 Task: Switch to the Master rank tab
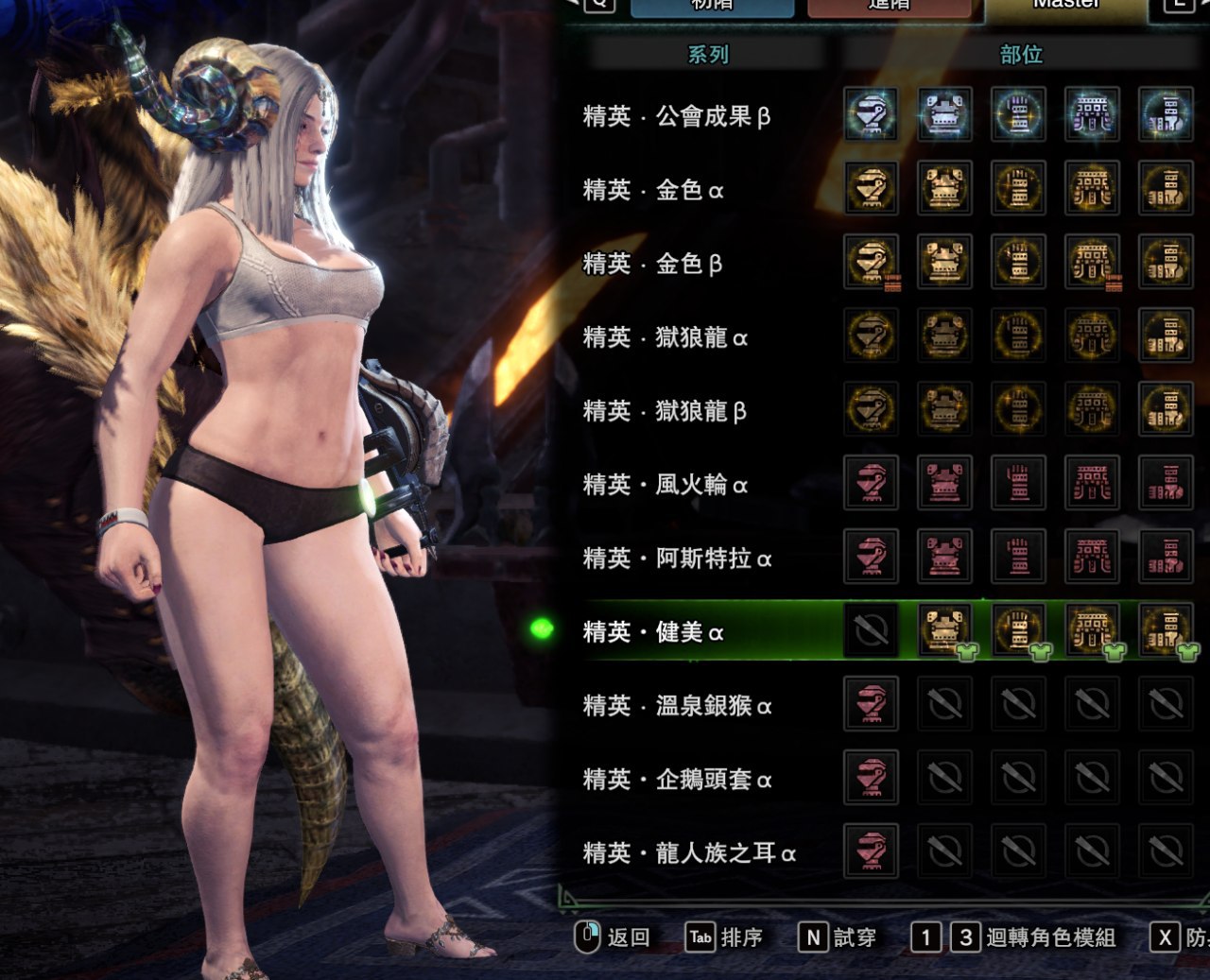(x=1065, y=6)
